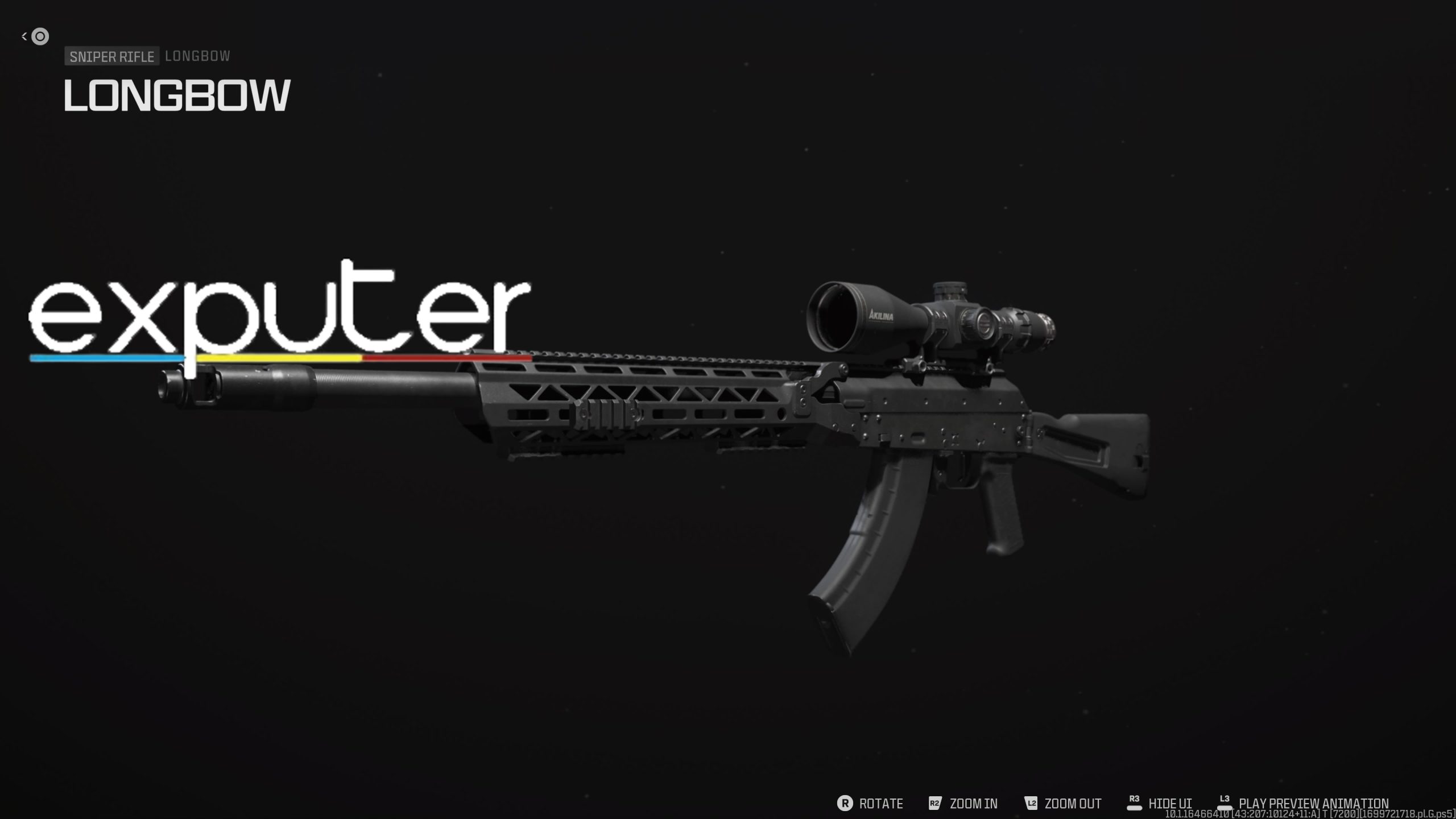Engage the ROTATE control label
Screen dimensions: 1456x819
[881, 804]
